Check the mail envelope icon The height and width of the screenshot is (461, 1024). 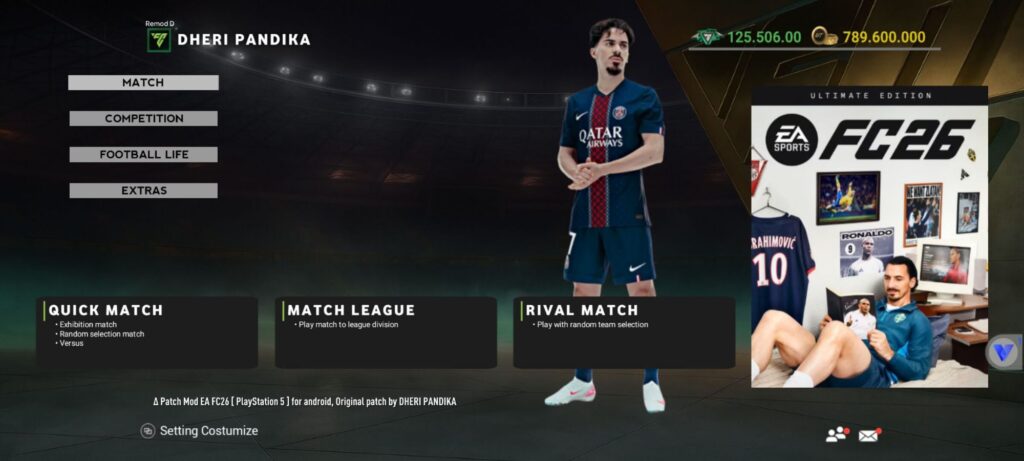pyautogui.click(x=869, y=434)
